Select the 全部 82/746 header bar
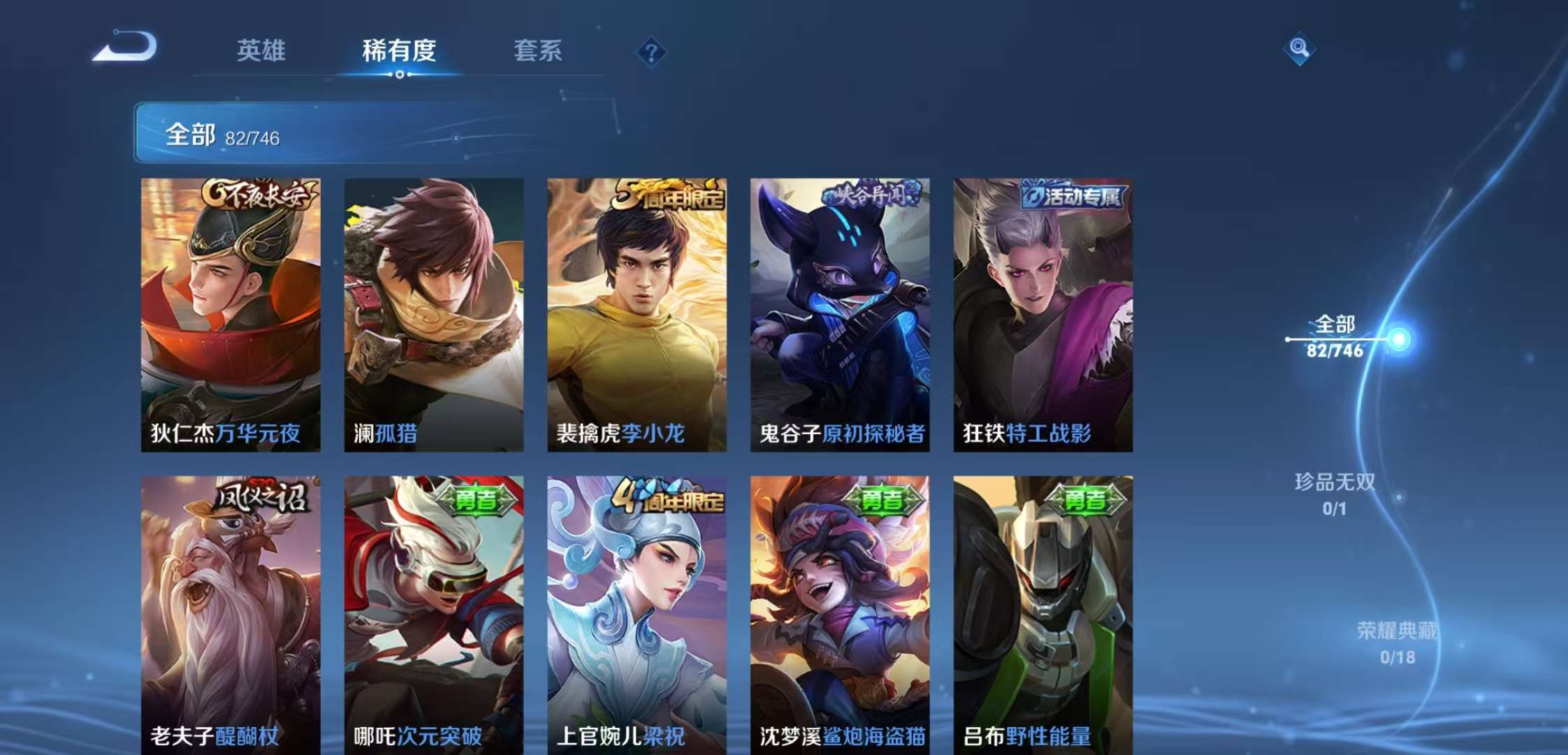Screen dimensions: 1568x755 pos(489,134)
